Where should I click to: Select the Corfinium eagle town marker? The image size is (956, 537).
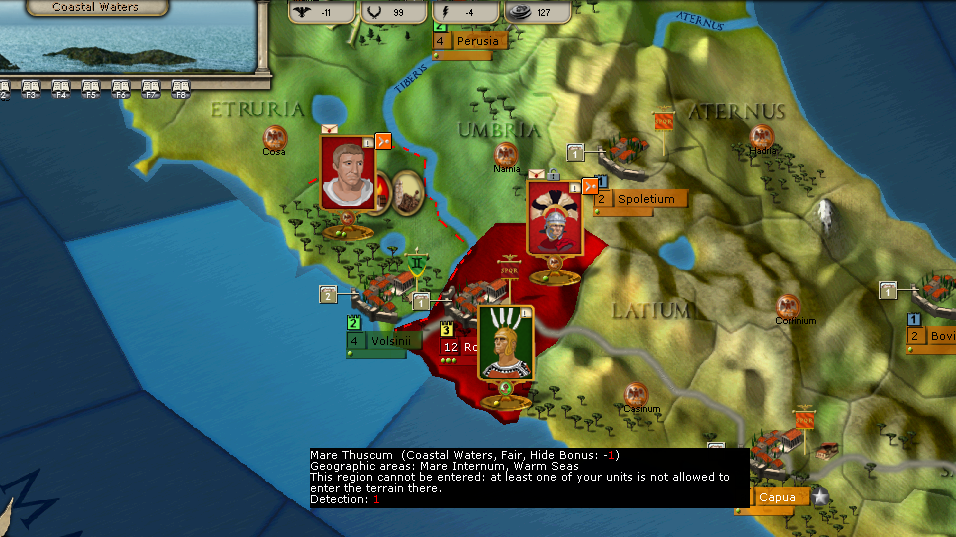(789, 307)
